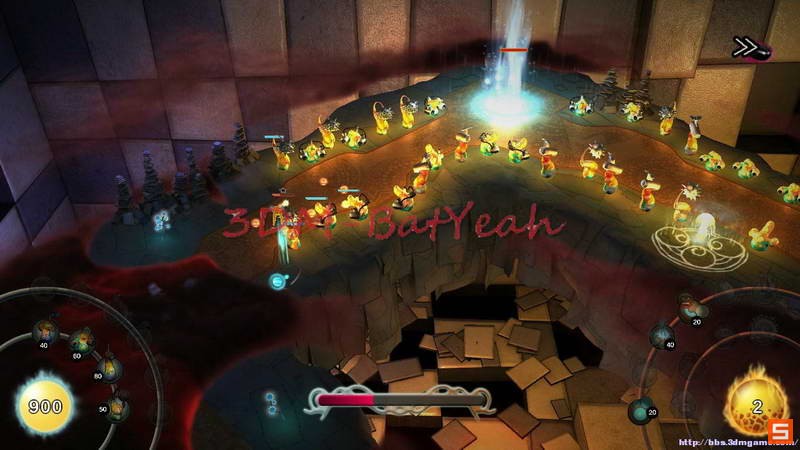Pick the 50-cost unit icon
Image resolution: width=800 pixels, height=450 pixels.
point(118,405)
